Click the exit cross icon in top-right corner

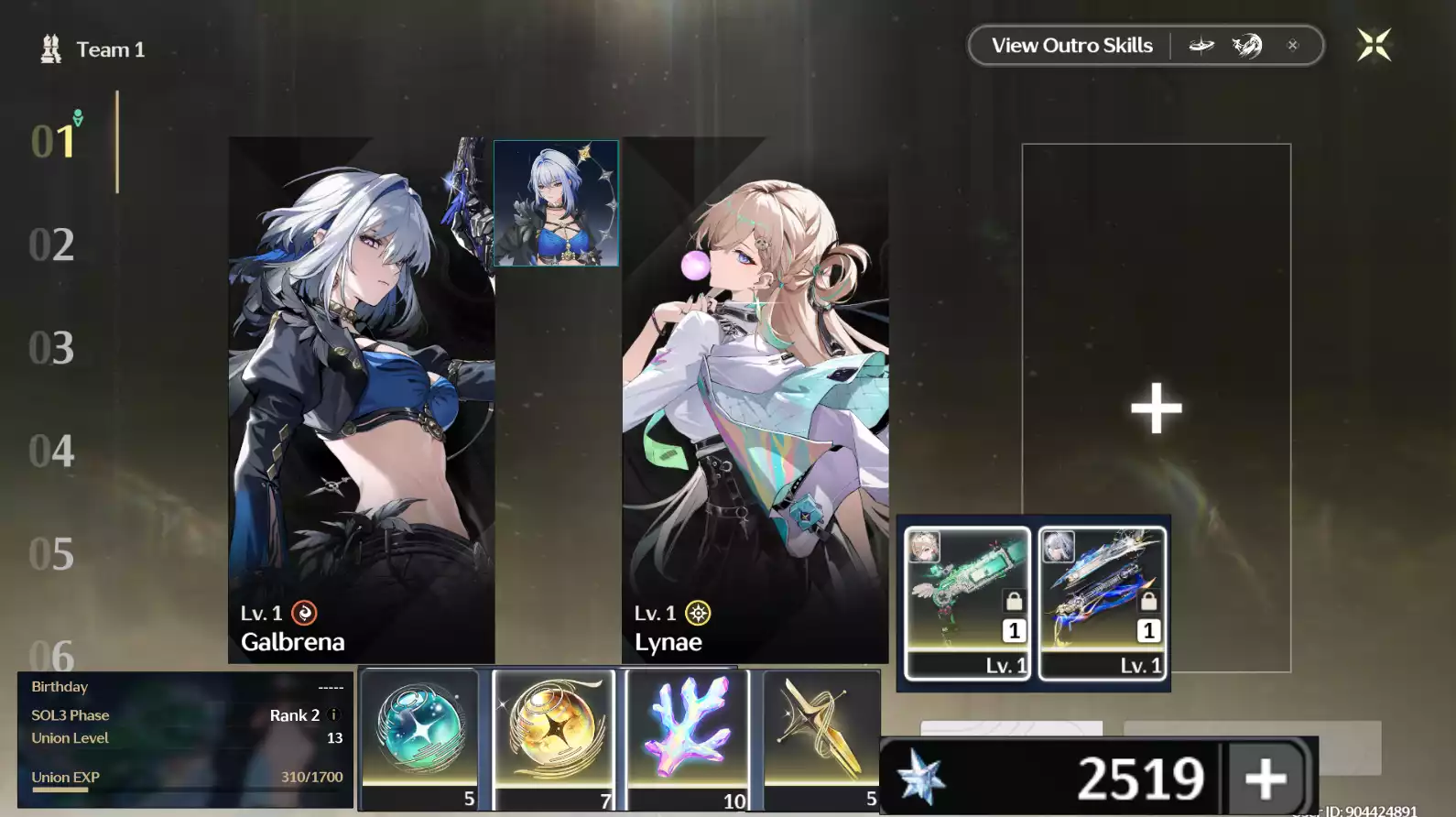1373,44
